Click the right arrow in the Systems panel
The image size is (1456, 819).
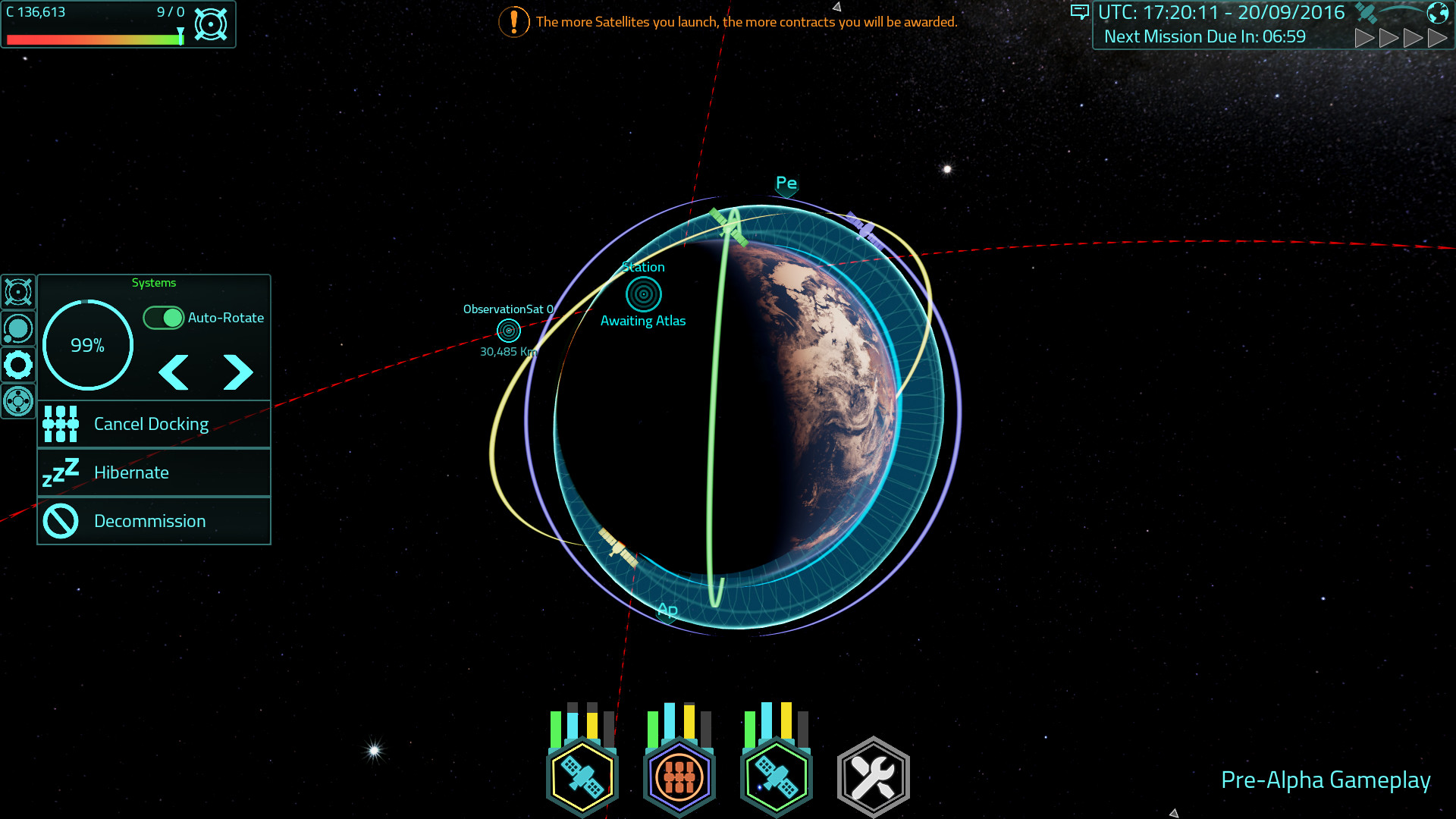[237, 372]
